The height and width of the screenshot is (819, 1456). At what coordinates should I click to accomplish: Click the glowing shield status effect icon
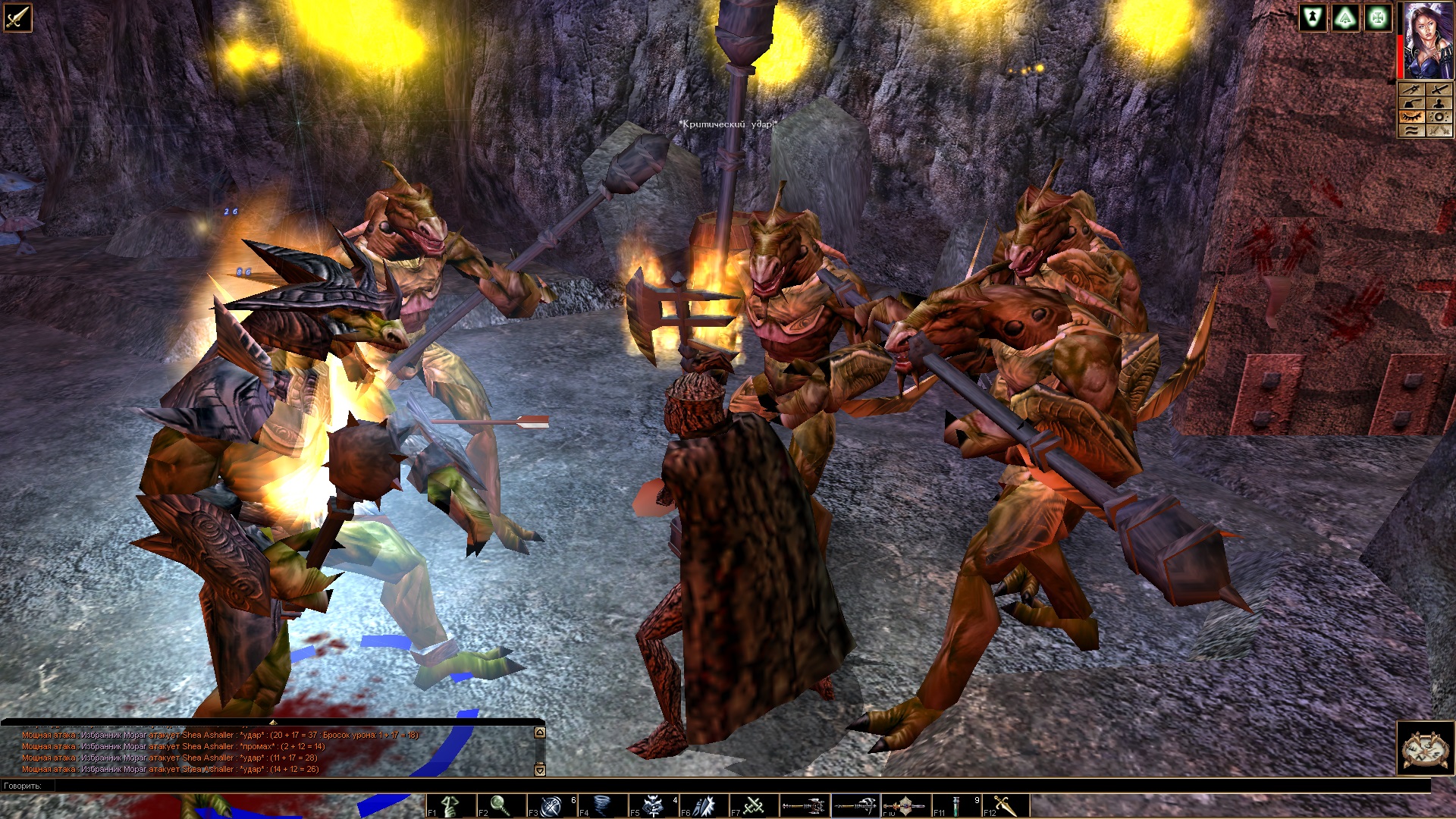pos(1313,17)
